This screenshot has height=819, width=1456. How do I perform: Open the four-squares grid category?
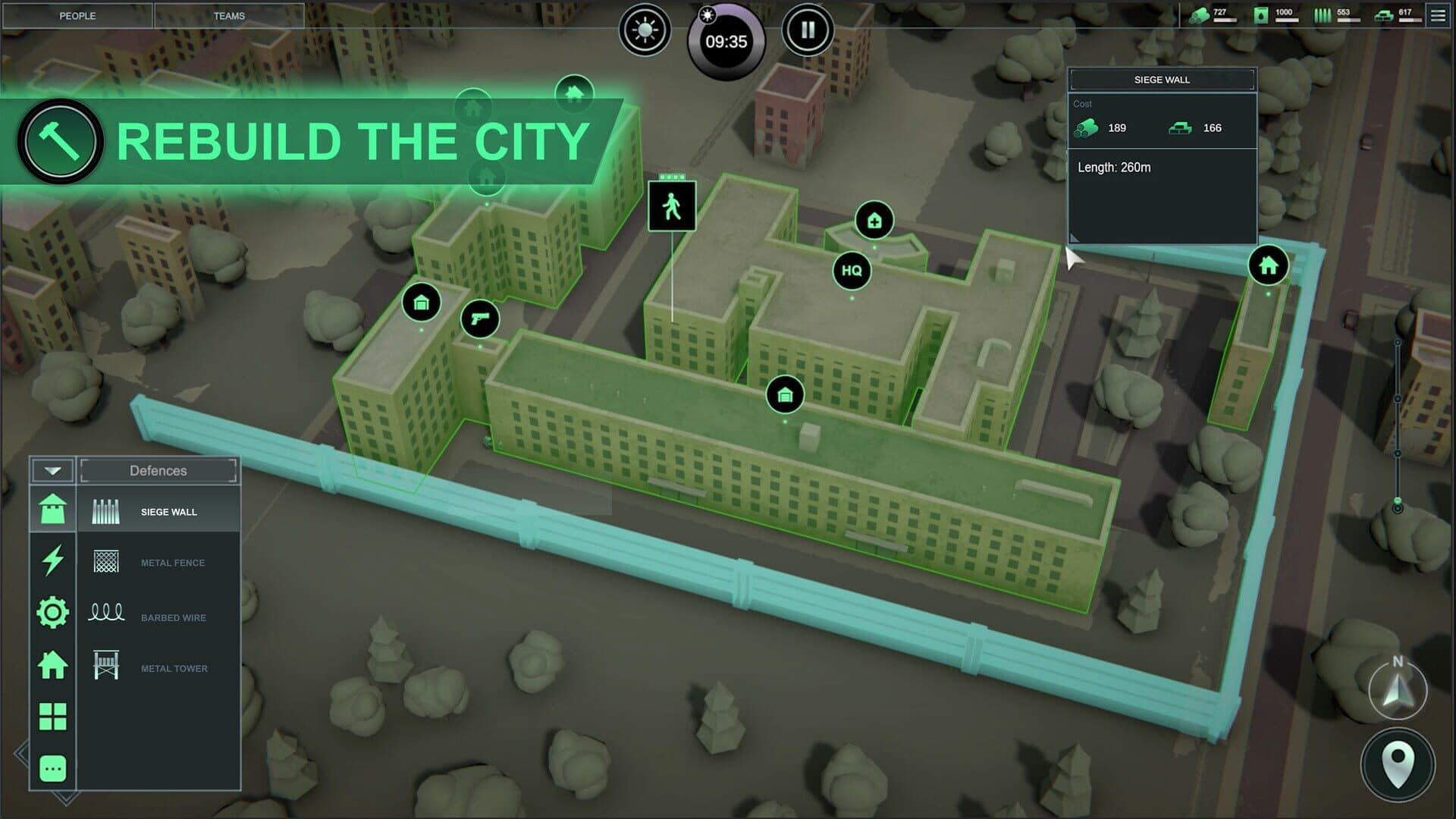[x=52, y=717]
